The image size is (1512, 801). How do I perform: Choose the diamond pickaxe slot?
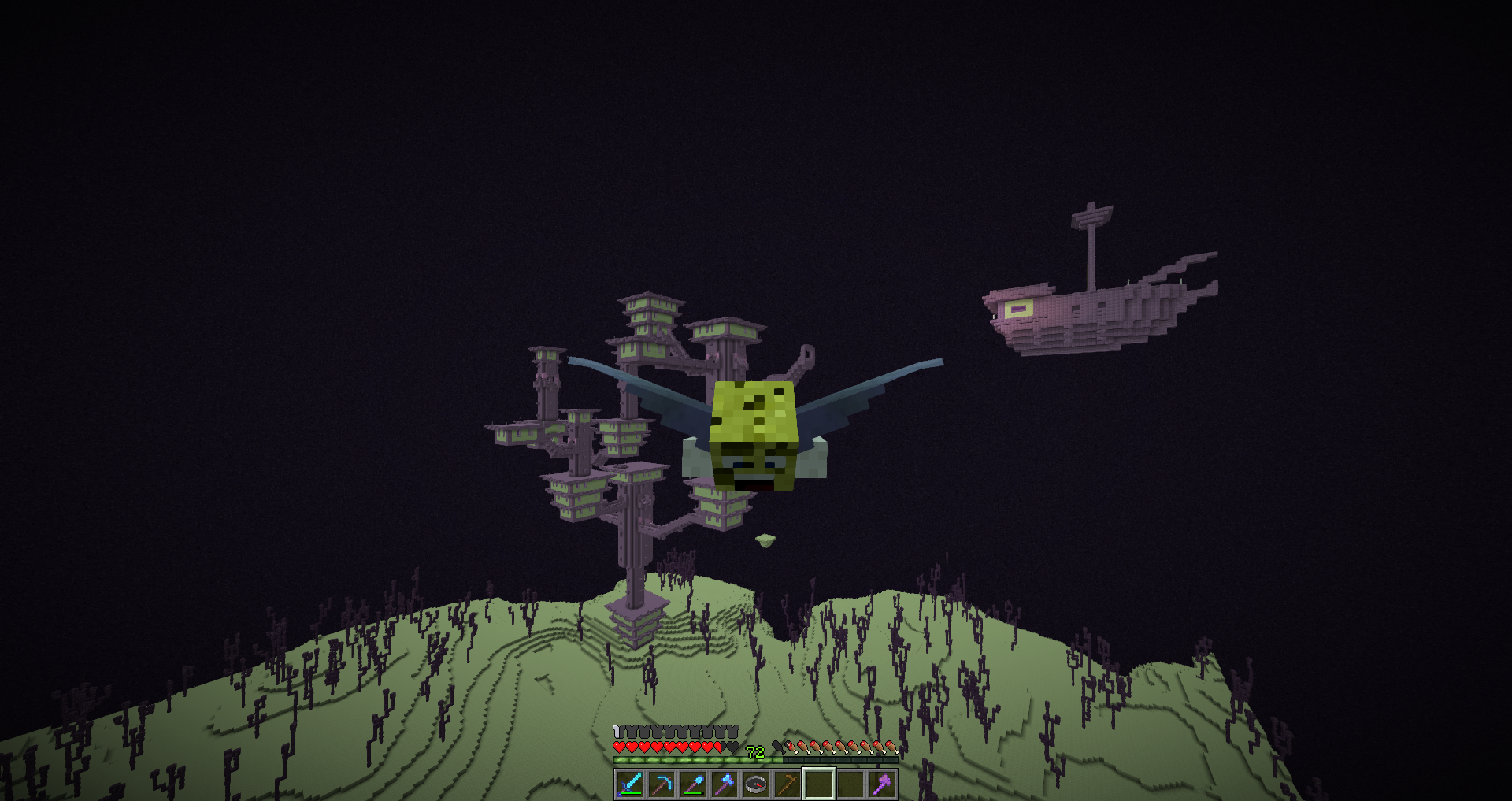[661, 784]
